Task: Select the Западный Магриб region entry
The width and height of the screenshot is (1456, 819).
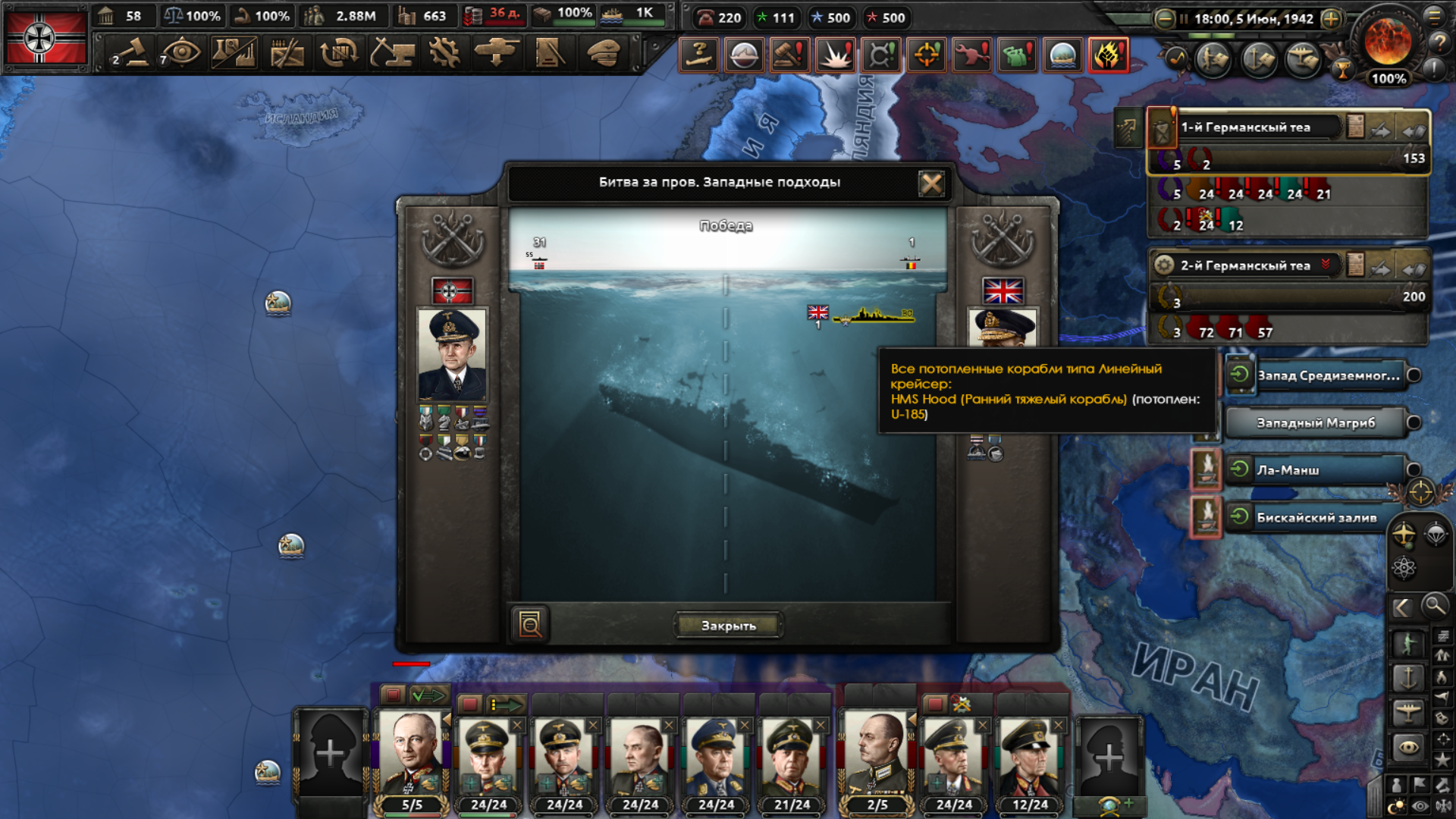Action: [1315, 423]
